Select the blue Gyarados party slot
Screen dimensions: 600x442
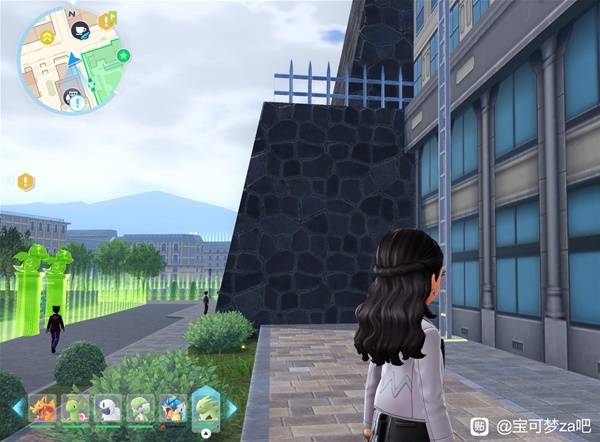tap(172, 408)
